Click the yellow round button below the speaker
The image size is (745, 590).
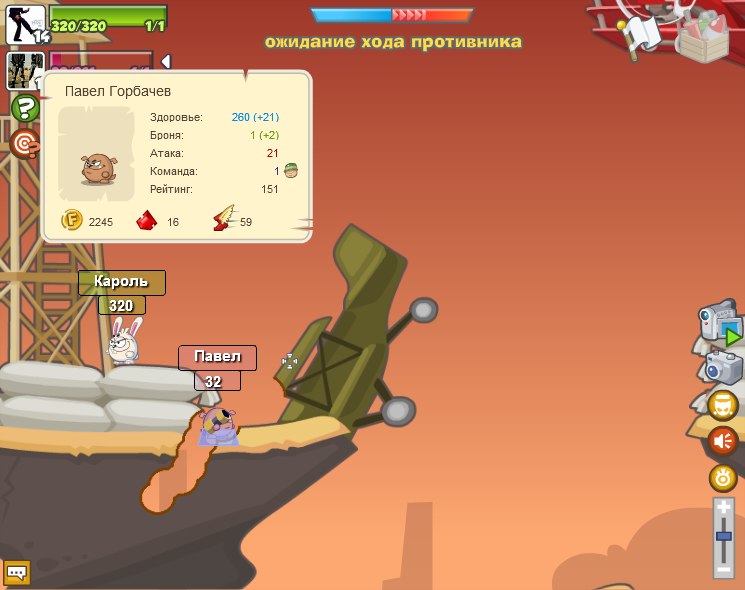click(x=723, y=478)
